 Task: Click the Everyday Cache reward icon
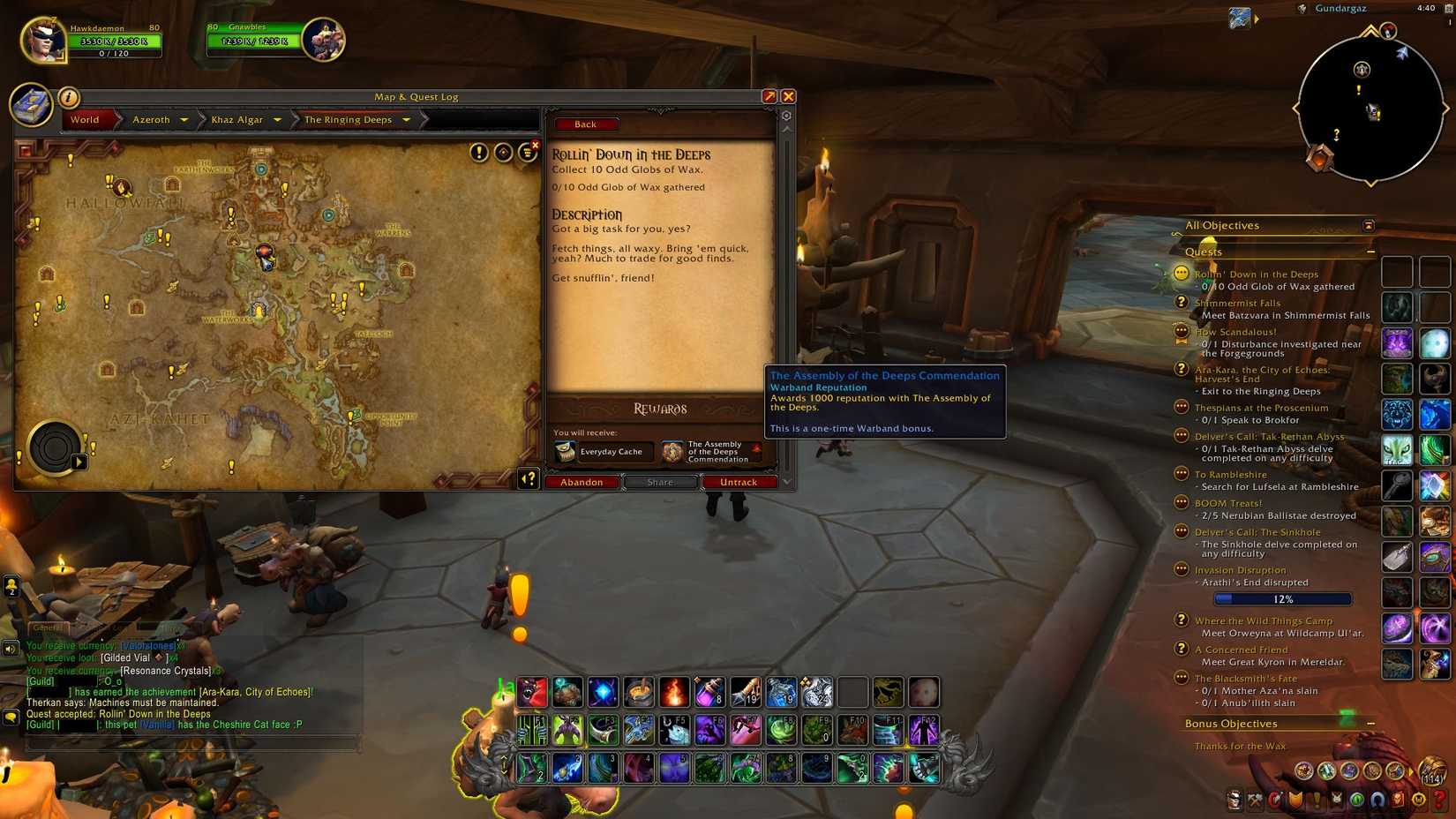pos(565,451)
